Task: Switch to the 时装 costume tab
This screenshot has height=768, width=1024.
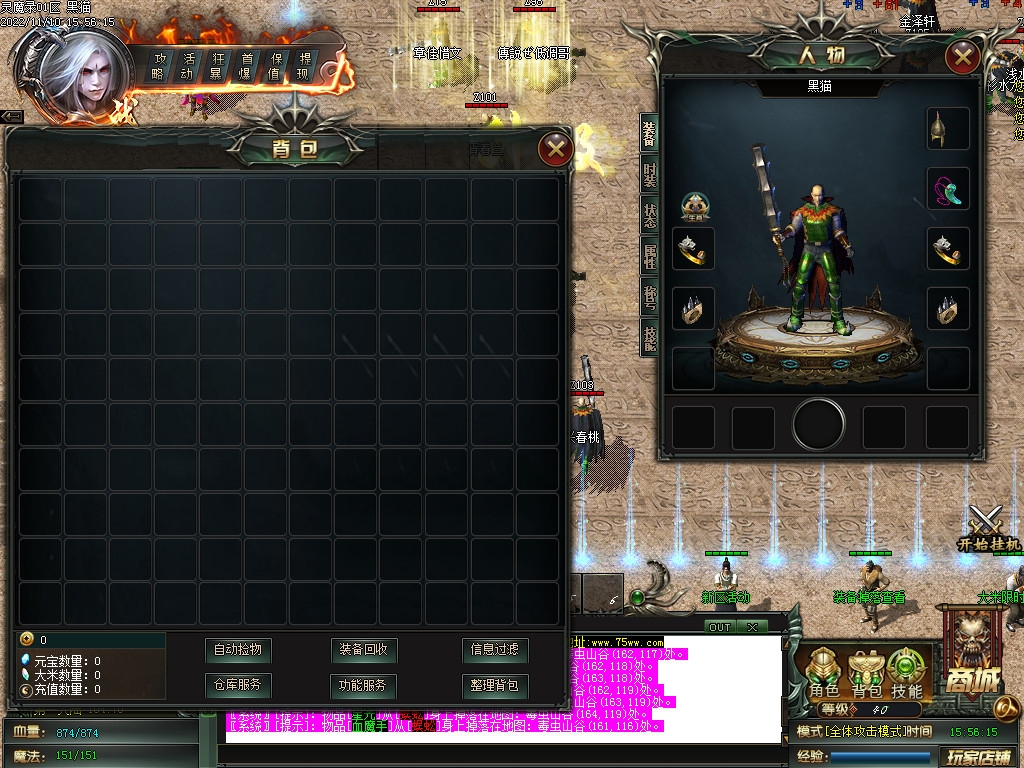Action: [649, 176]
